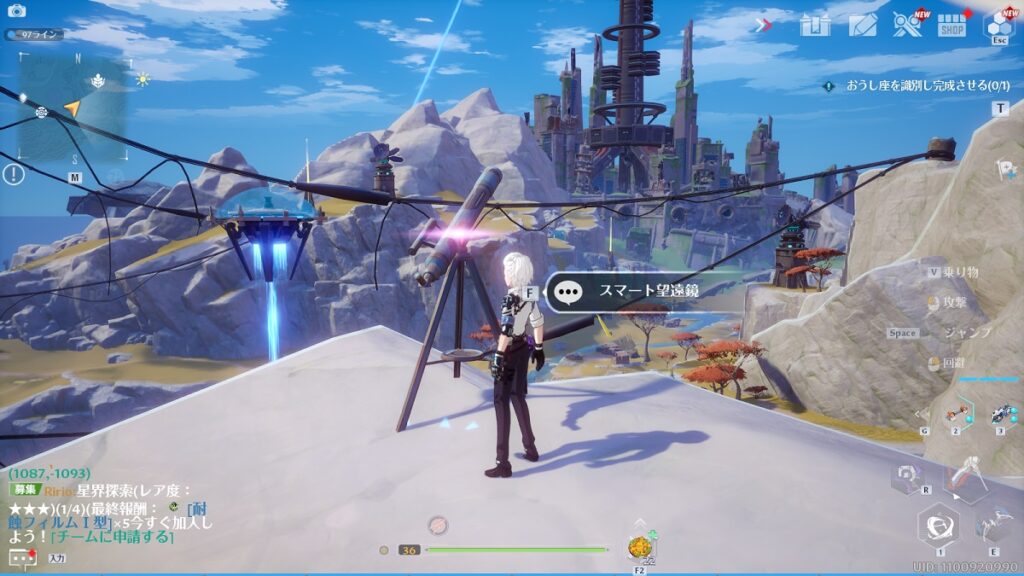
Task: Open the gift box rewards icon
Action: click(x=815, y=25)
